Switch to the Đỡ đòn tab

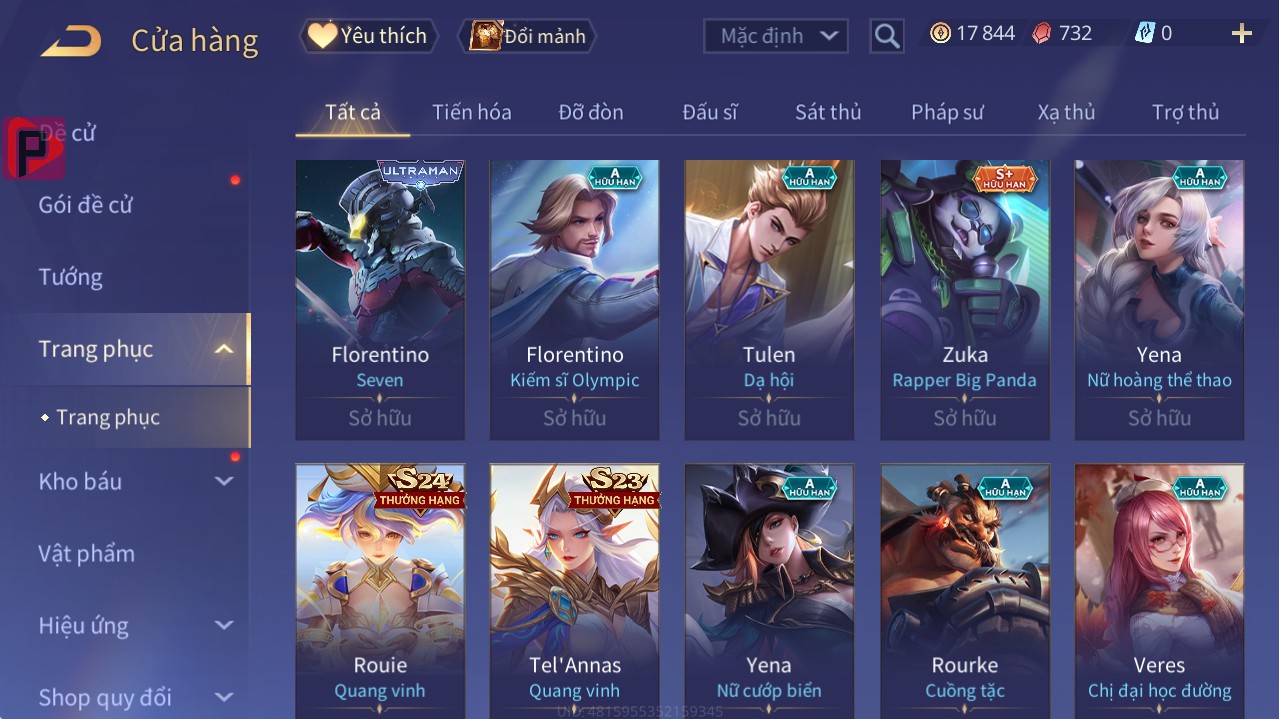pyautogui.click(x=590, y=112)
